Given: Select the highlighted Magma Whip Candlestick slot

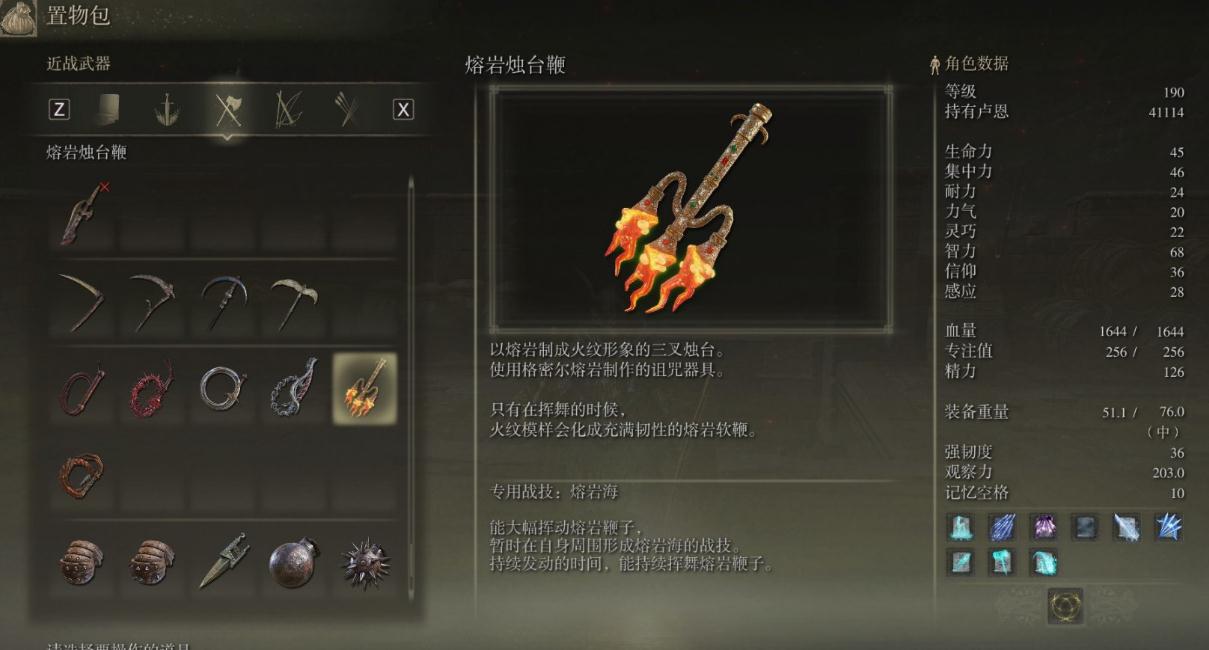Looking at the screenshot, I should 364,388.
